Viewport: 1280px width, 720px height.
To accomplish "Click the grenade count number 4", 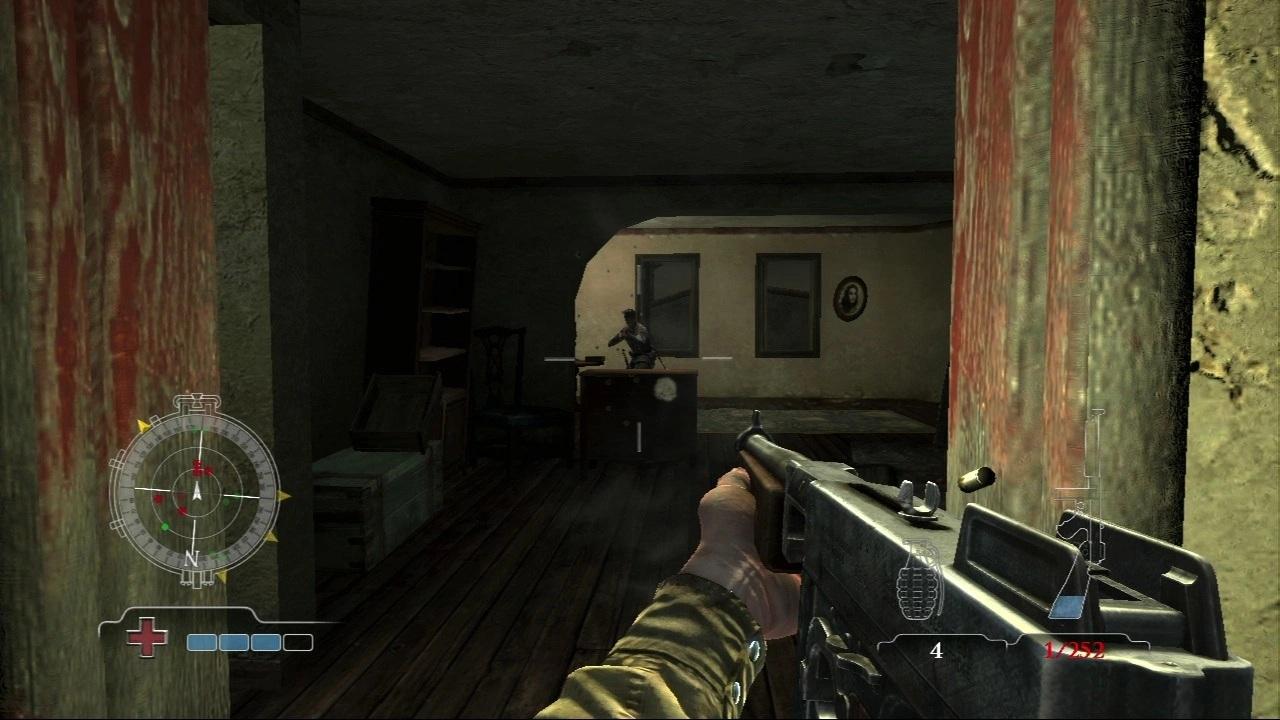I will 937,650.
